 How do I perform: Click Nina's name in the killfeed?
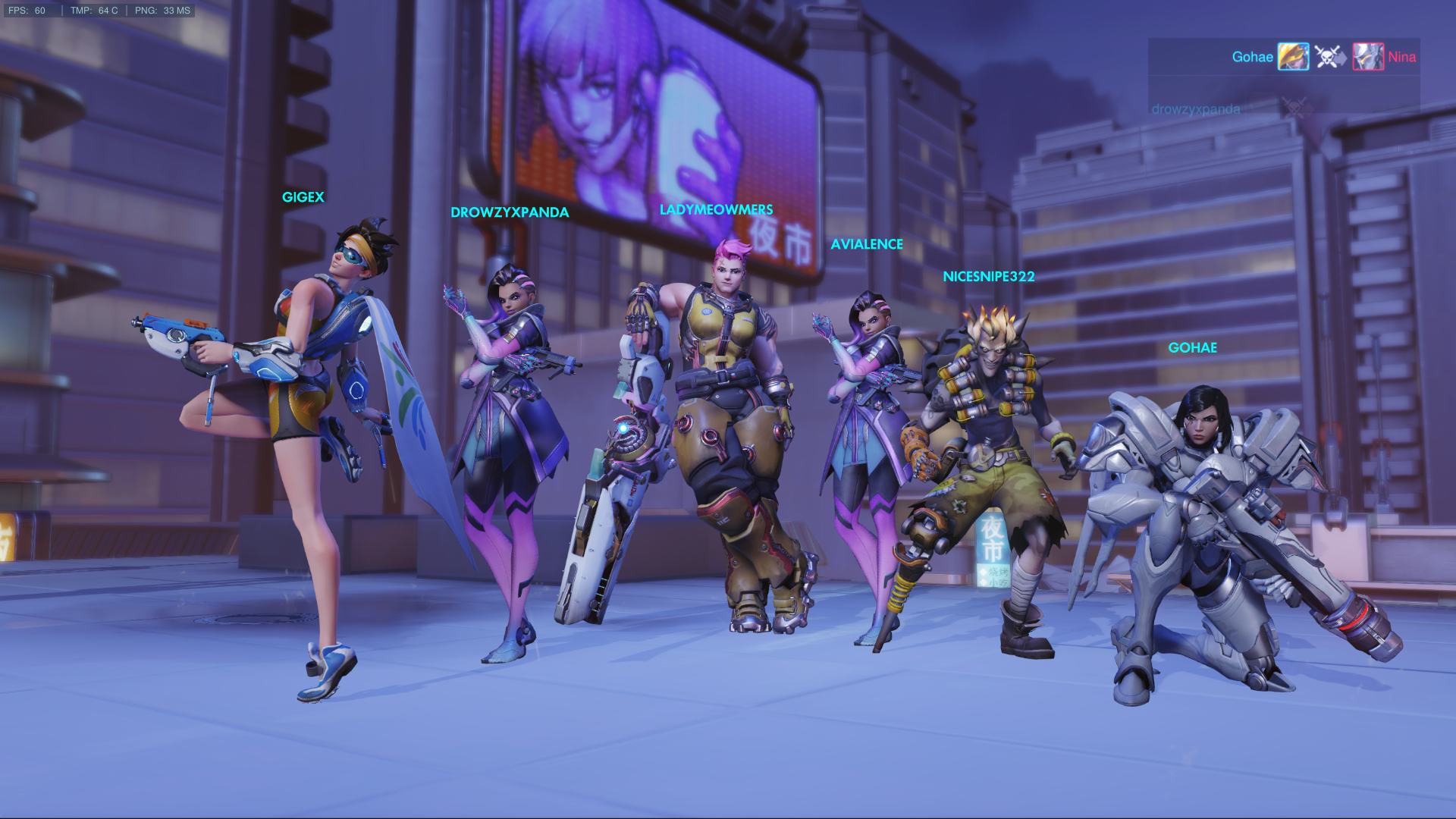click(x=1403, y=57)
